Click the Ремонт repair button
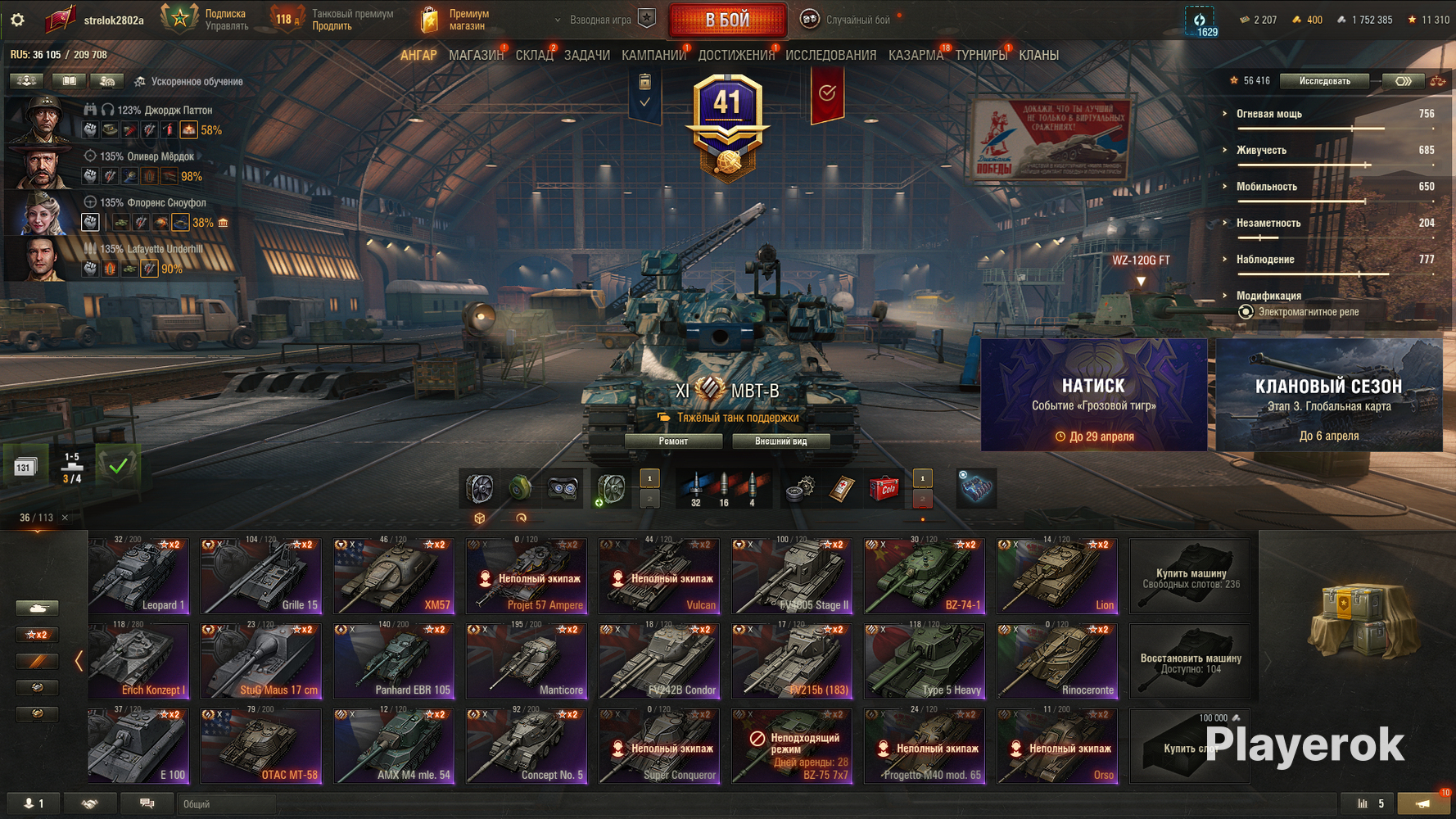Screen dimensions: 1456x819 [673, 441]
